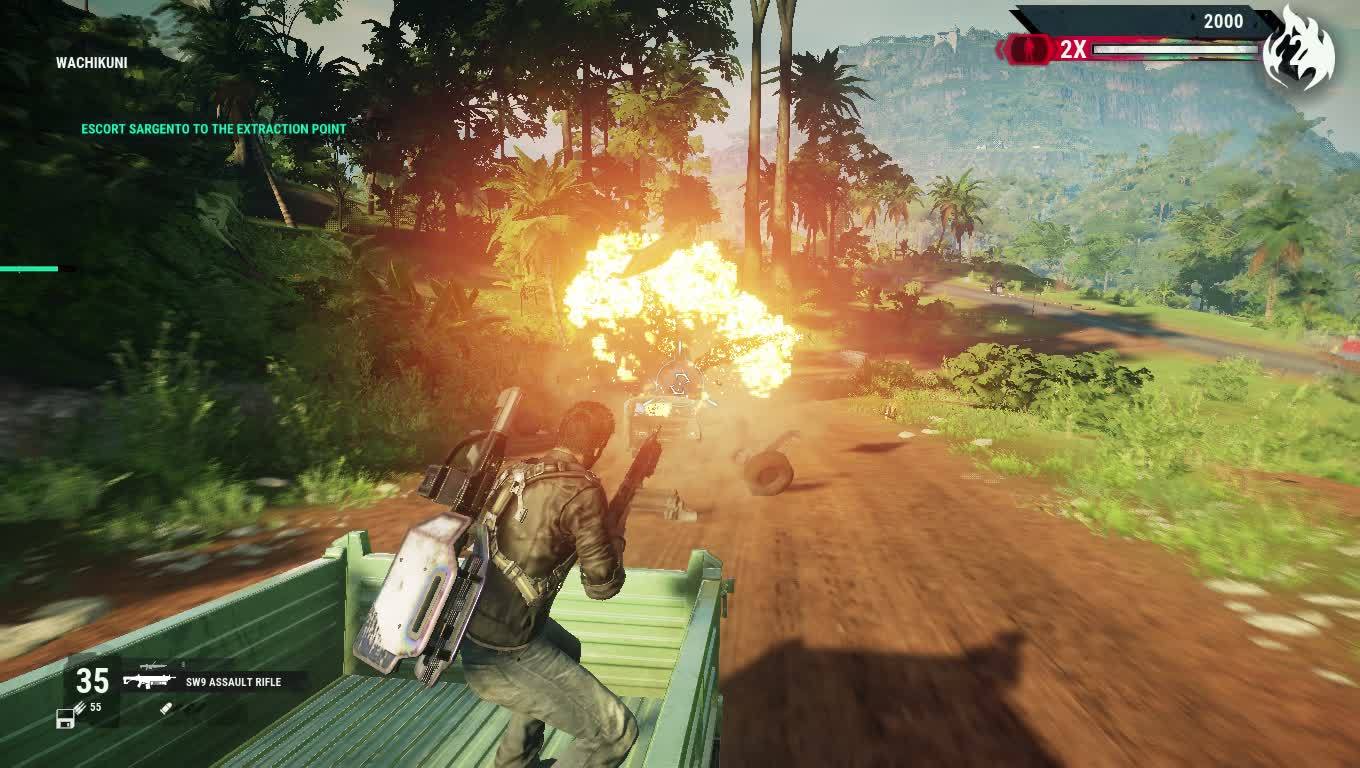Click the small secondary weapon icon
This screenshot has height=768, width=1360.
[x=153, y=665]
